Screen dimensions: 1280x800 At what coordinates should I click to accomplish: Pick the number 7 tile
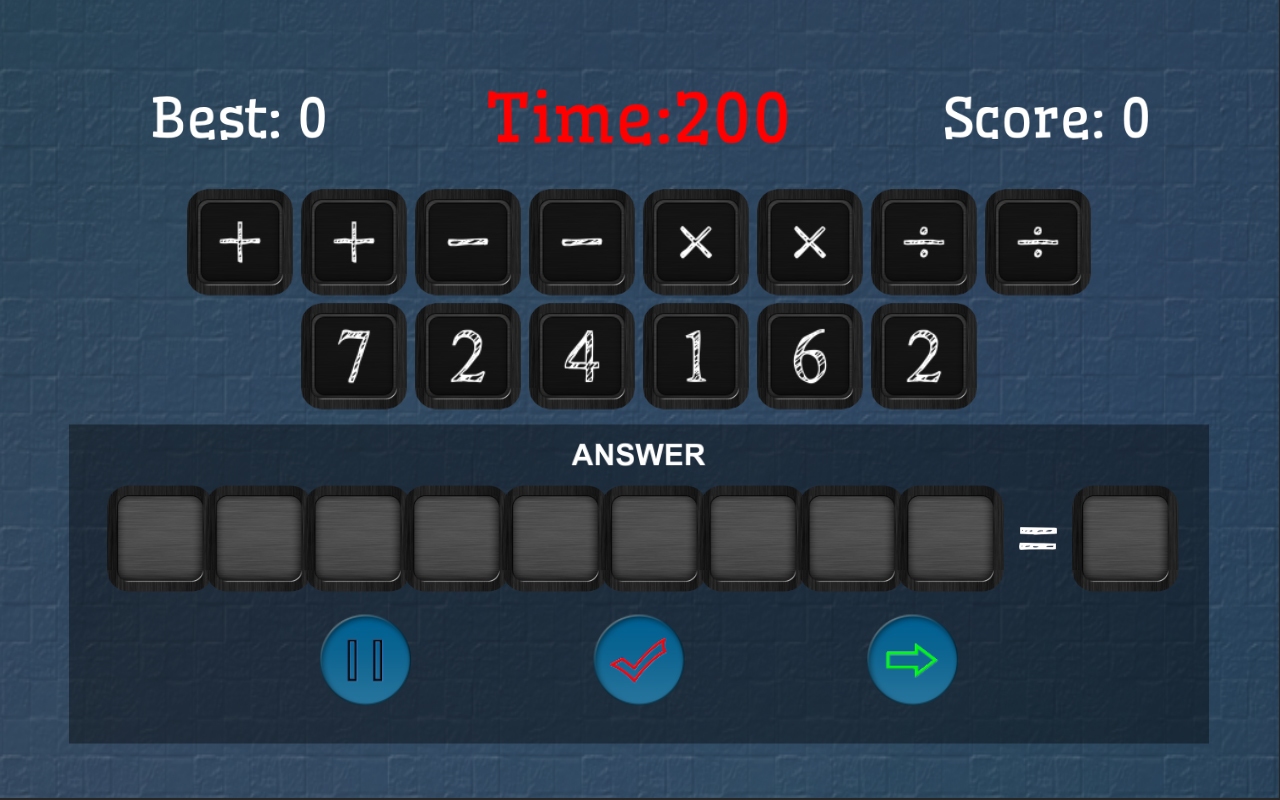click(353, 355)
